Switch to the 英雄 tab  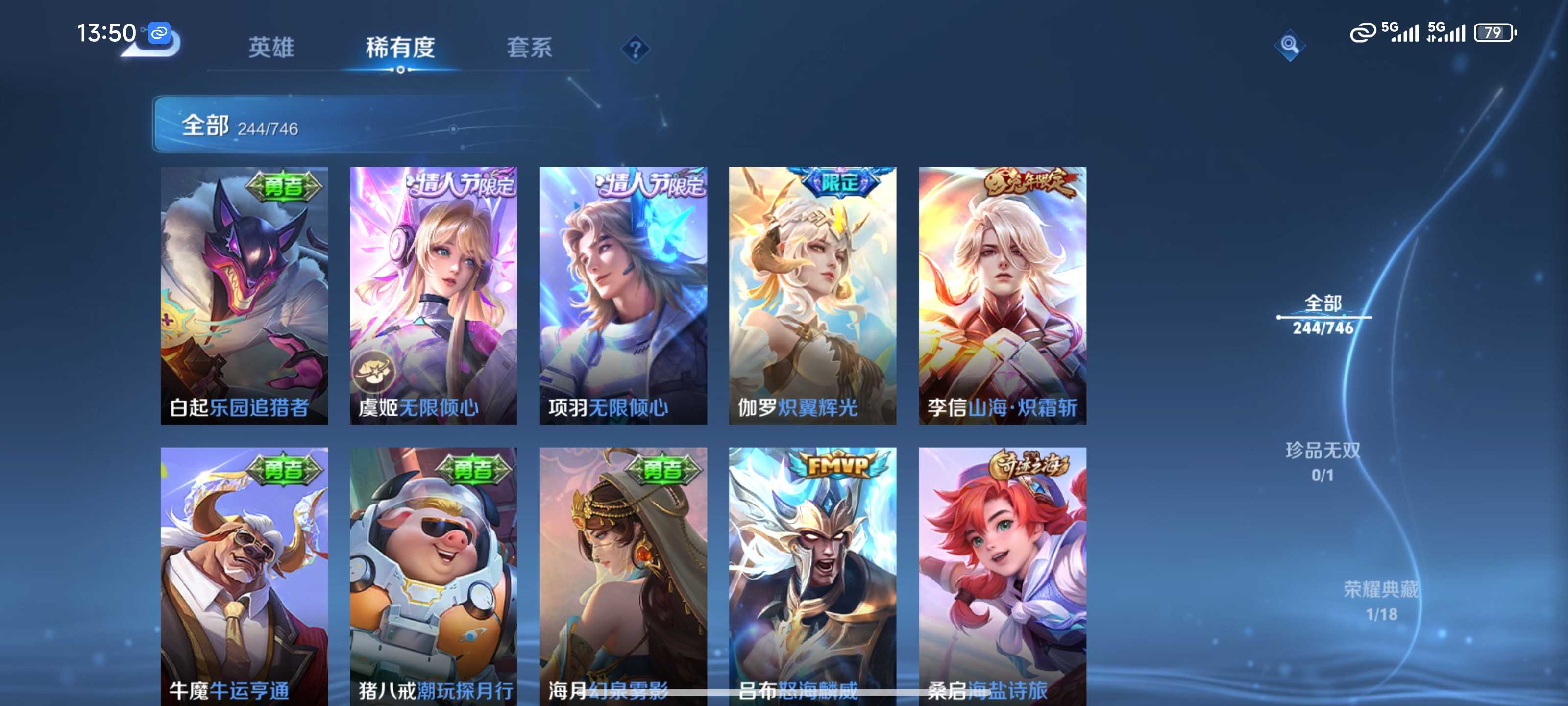point(271,48)
